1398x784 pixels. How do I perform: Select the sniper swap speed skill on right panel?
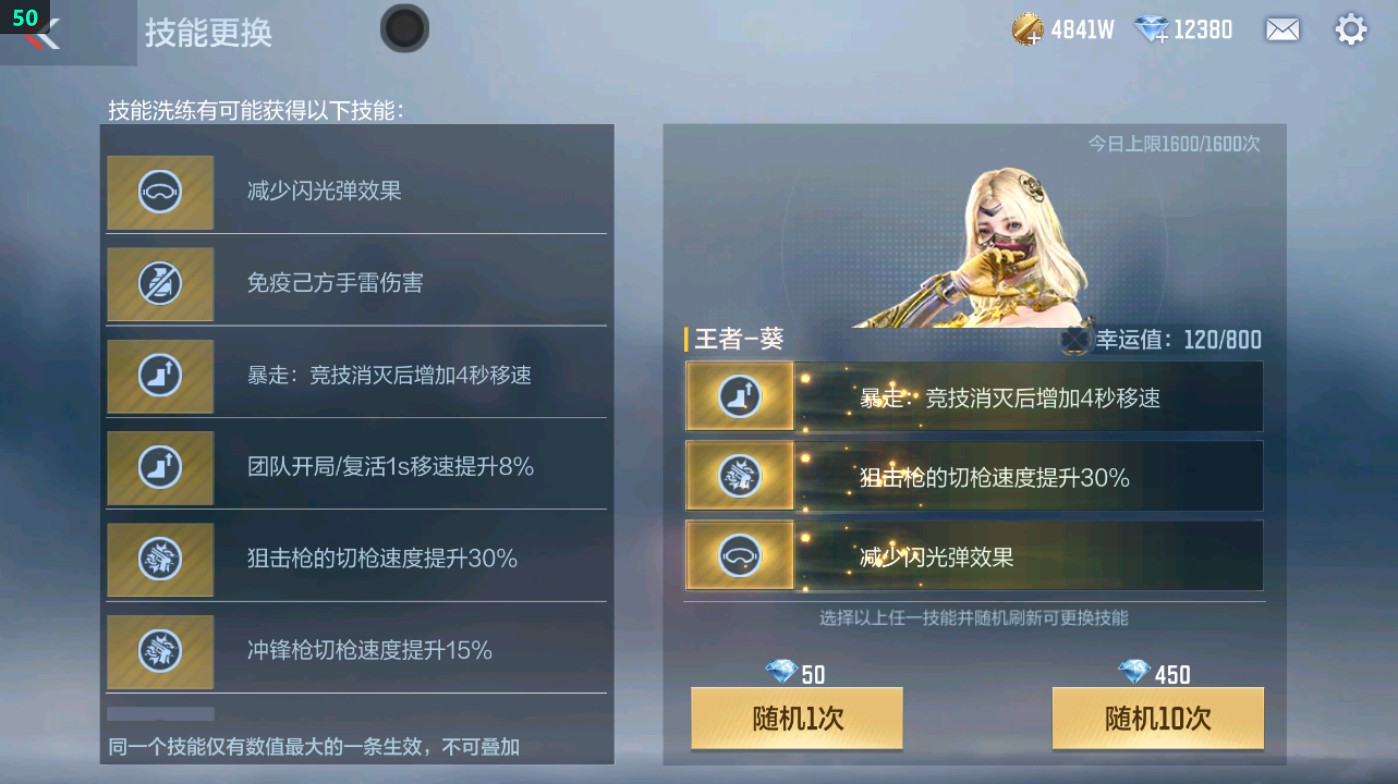coord(973,477)
